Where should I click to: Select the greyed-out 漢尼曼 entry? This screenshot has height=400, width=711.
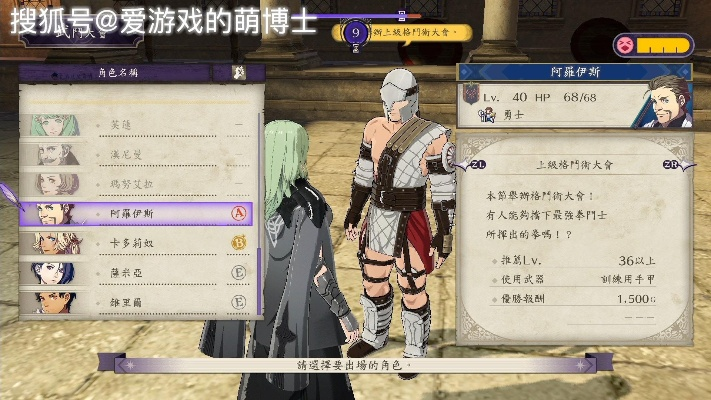135,155
